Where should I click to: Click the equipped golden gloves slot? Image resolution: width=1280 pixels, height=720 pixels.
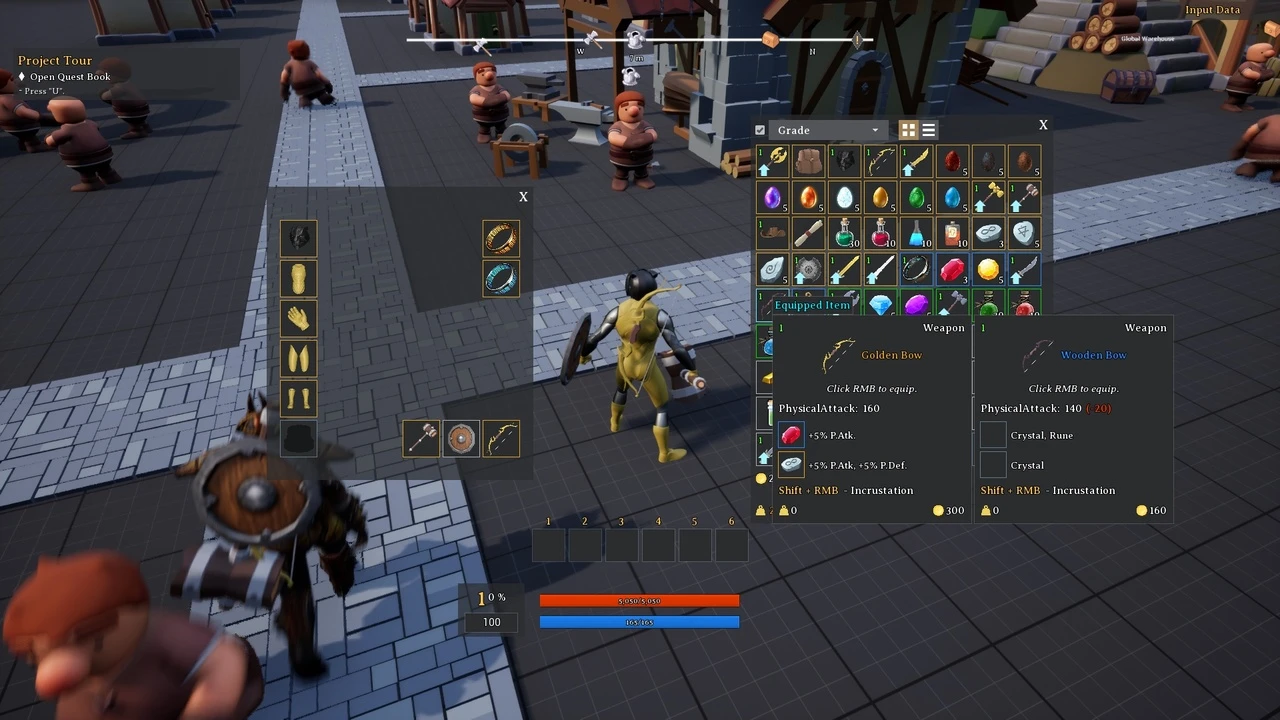pos(298,318)
